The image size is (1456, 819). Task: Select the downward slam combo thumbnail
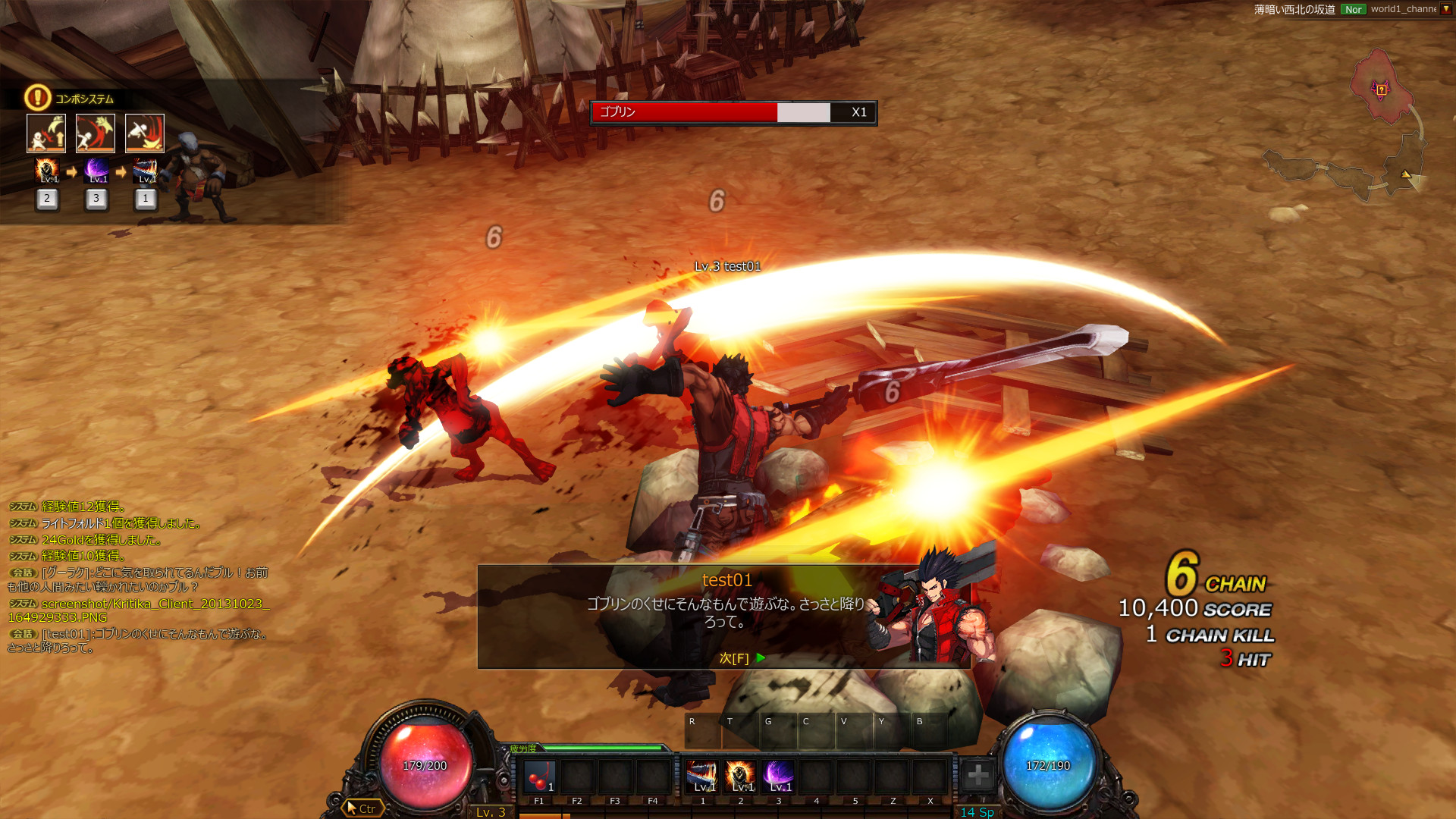click(145, 133)
